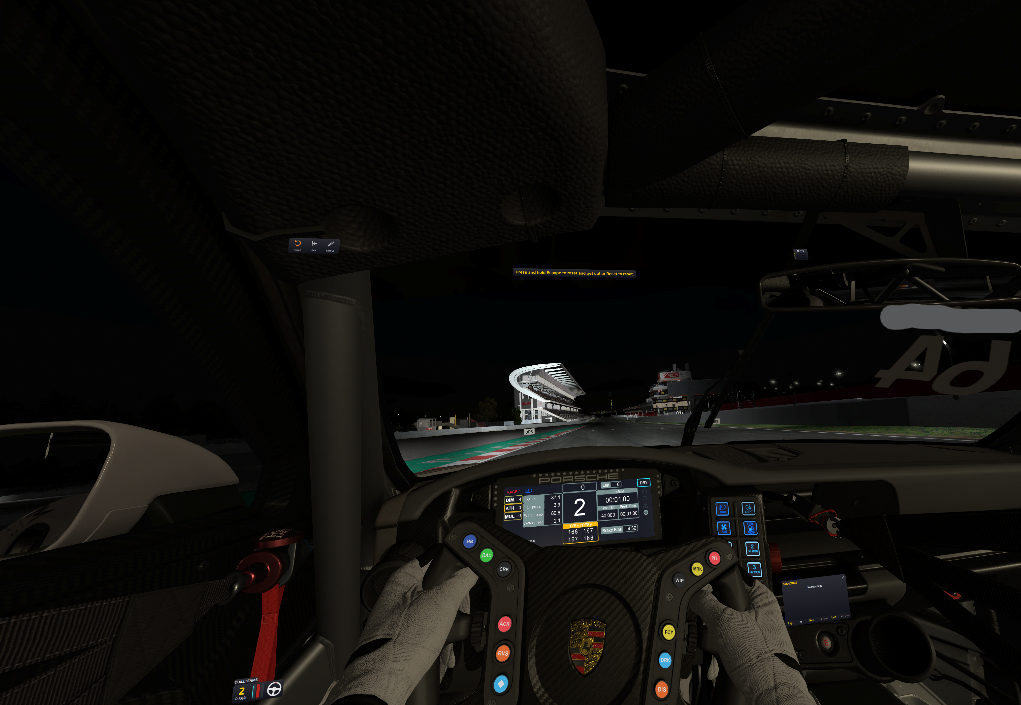Click the steering wheel icon widget
1021x705 pixels.
(273, 689)
